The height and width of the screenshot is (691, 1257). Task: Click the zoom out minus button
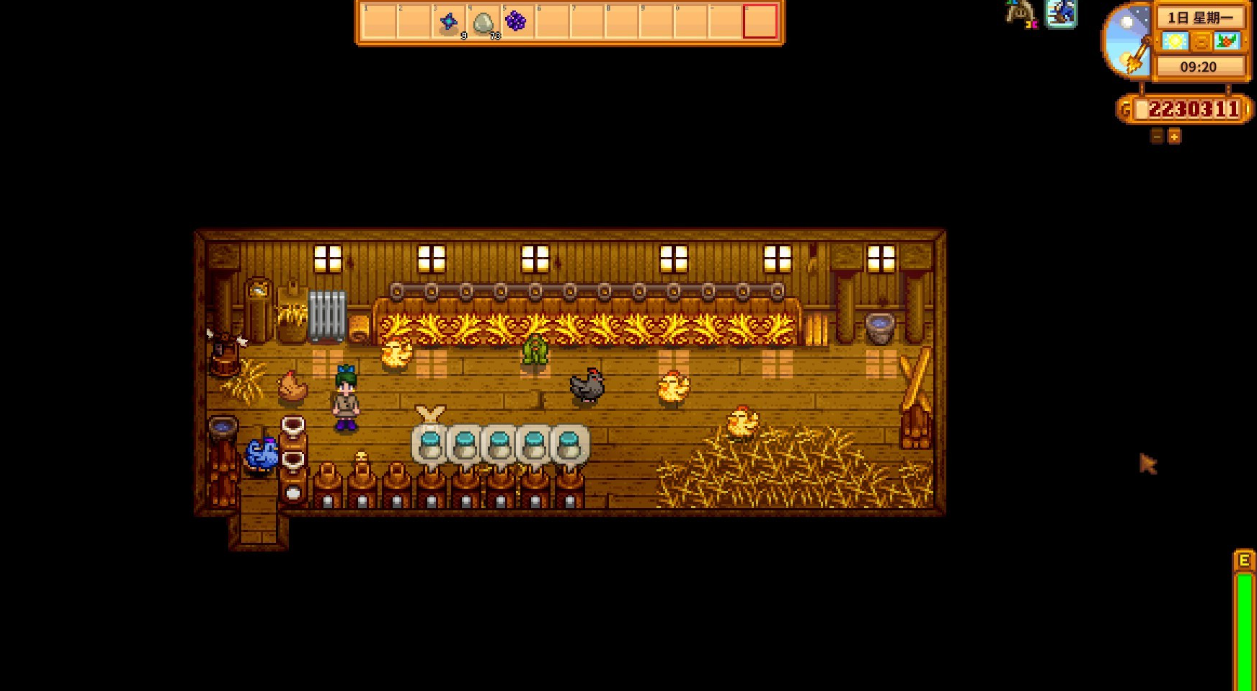coord(1157,136)
